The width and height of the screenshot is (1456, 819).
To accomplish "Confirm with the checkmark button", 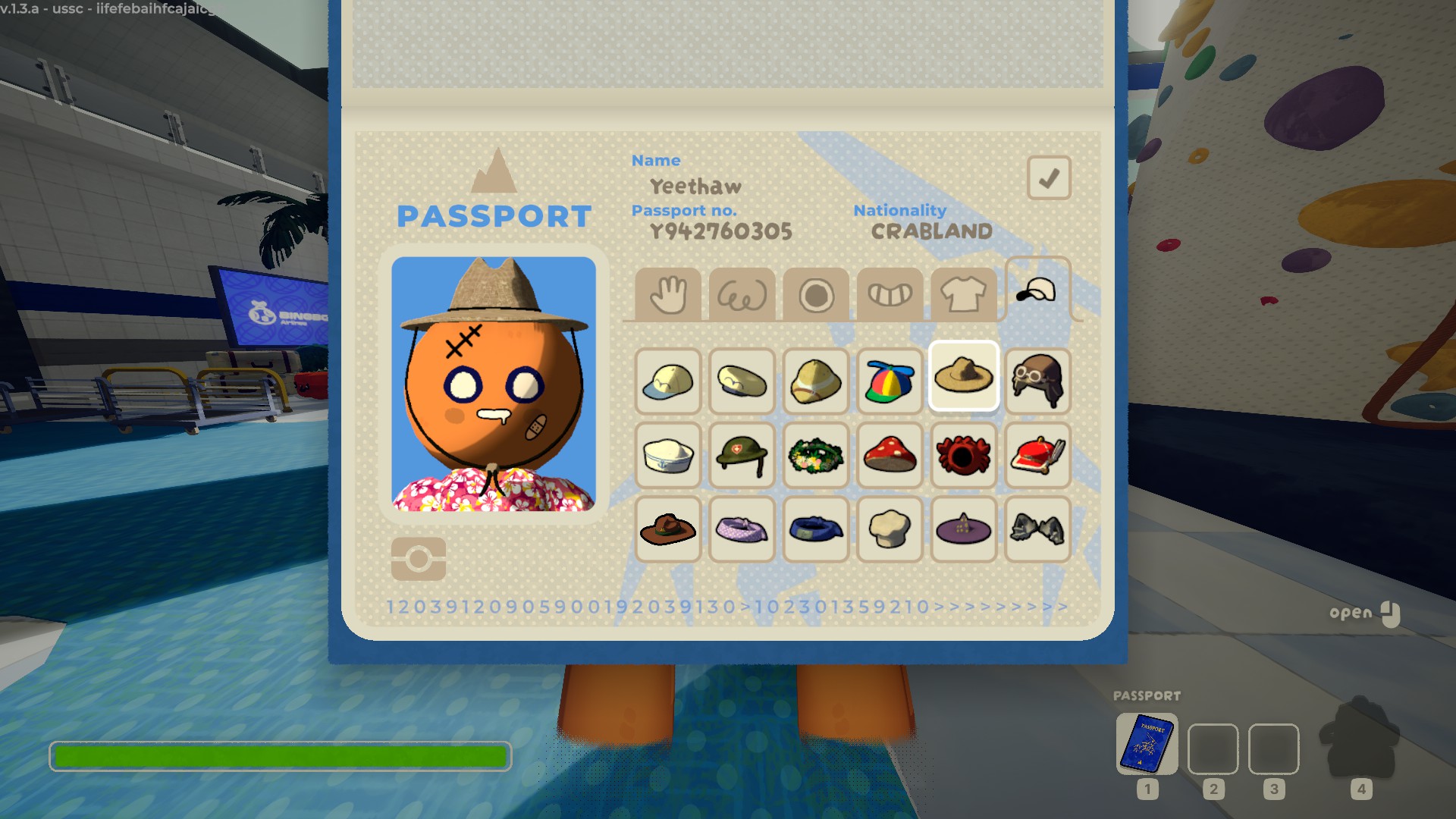I will pyautogui.click(x=1048, y=177).
